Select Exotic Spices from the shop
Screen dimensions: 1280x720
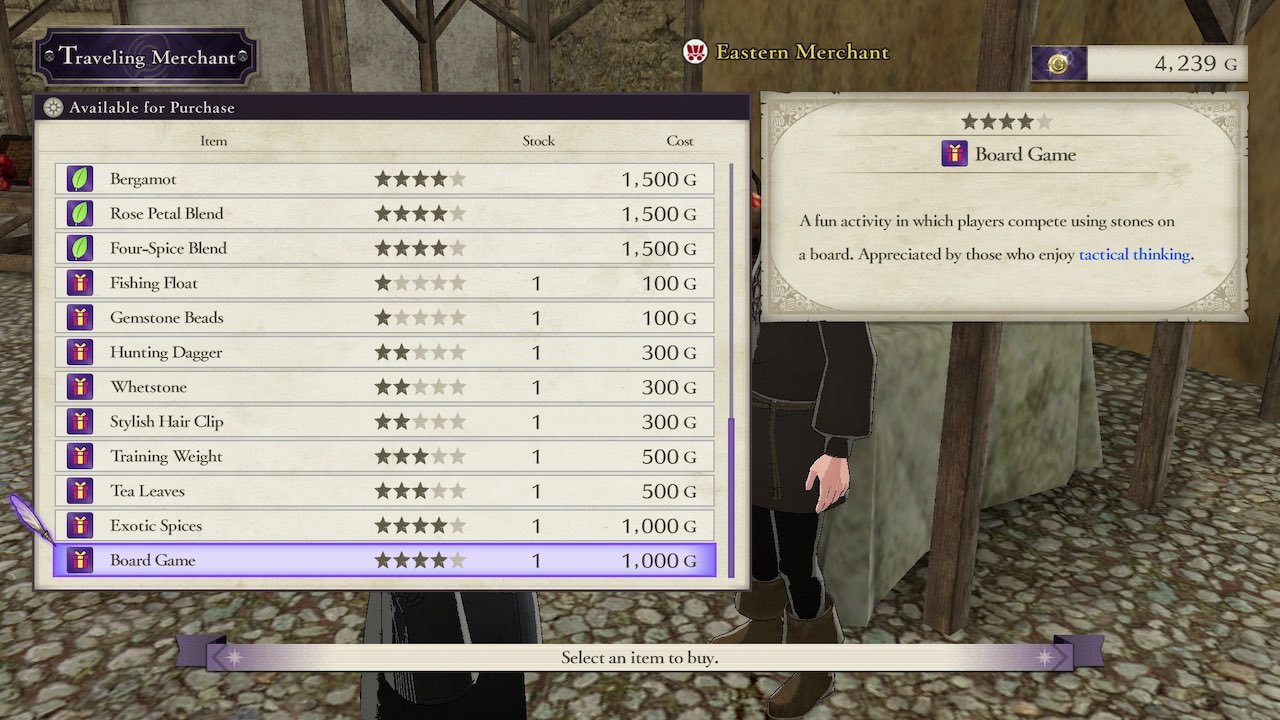pos(384,526)
